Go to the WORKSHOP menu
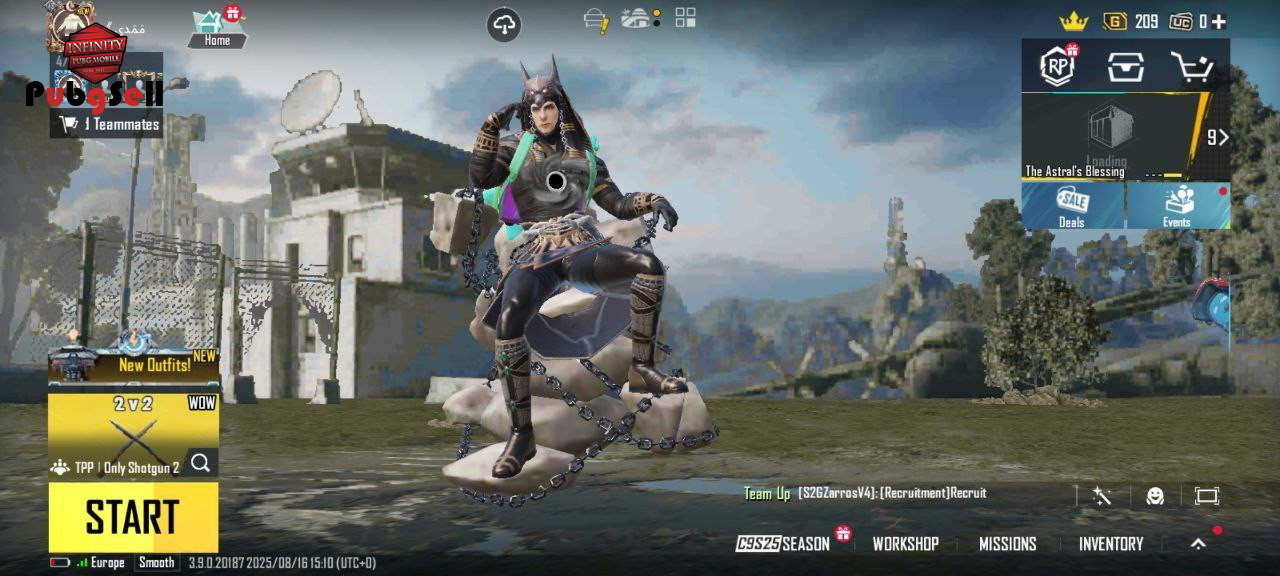 (905, 544)
